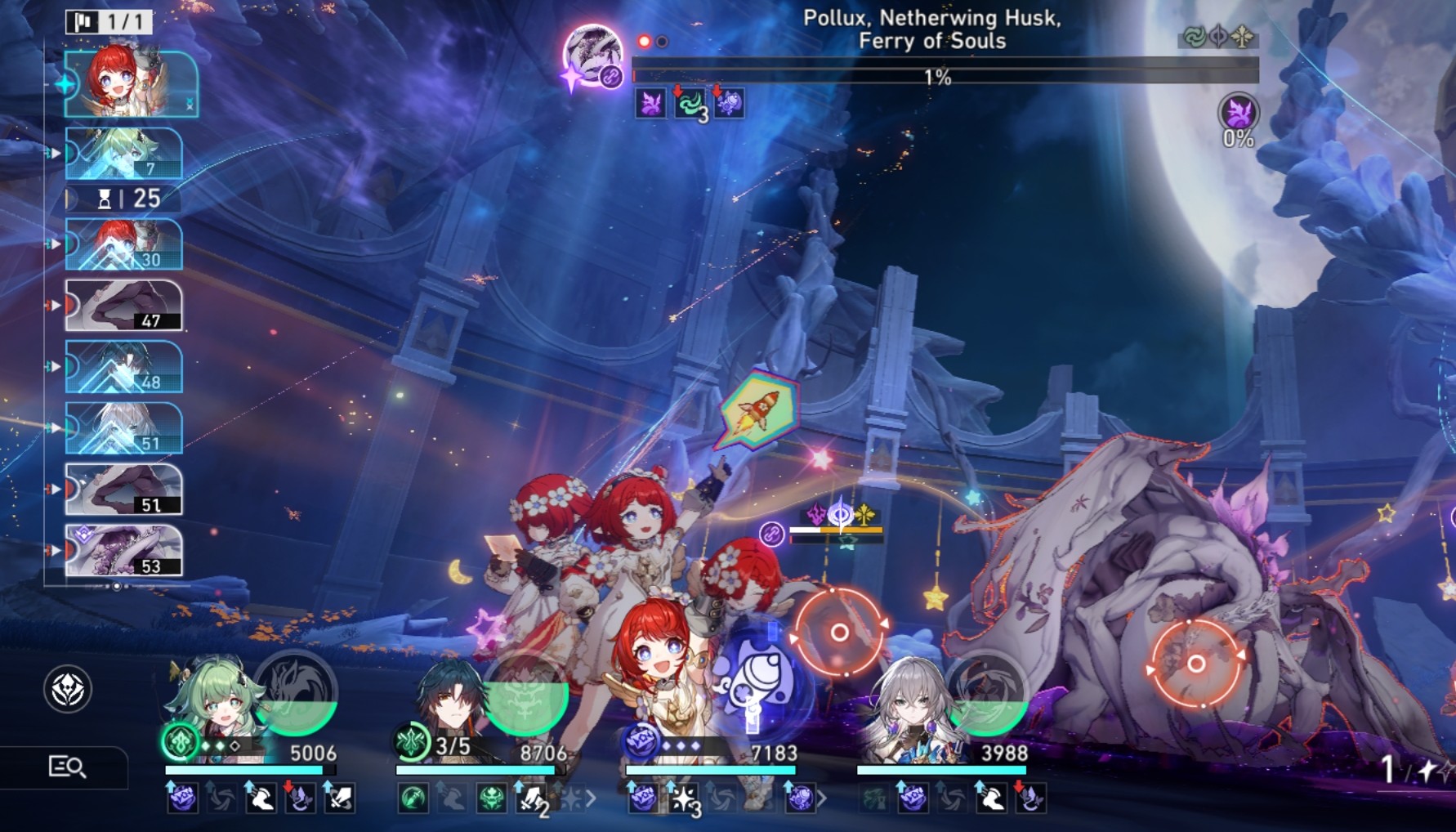This screenshot has width=1456, height=832.
Task: Click the Imaginary weakness icon near the moon
Action: click(x=1242, y=36)
